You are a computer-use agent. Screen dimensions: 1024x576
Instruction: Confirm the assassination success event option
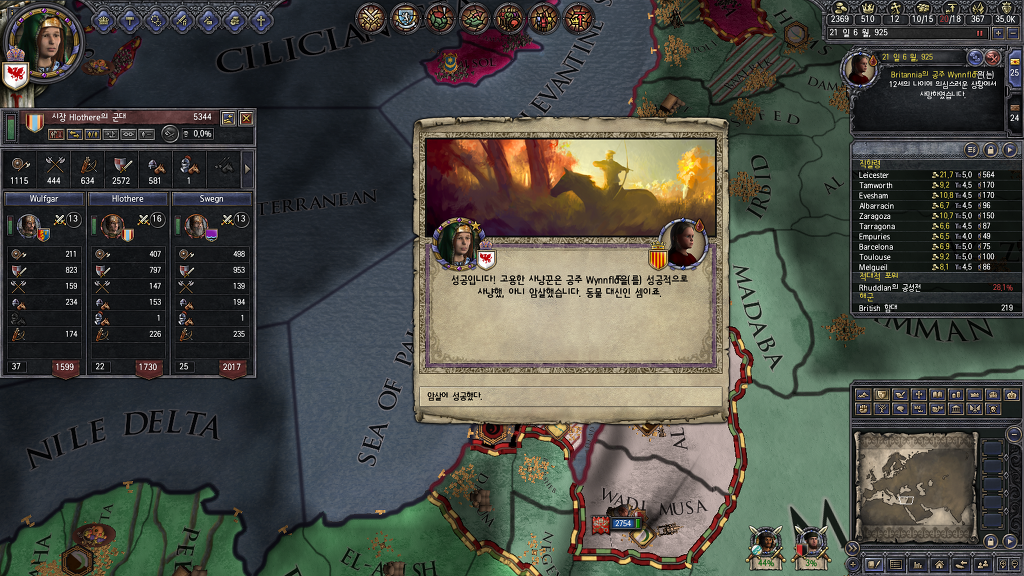(x=569, y=396)
